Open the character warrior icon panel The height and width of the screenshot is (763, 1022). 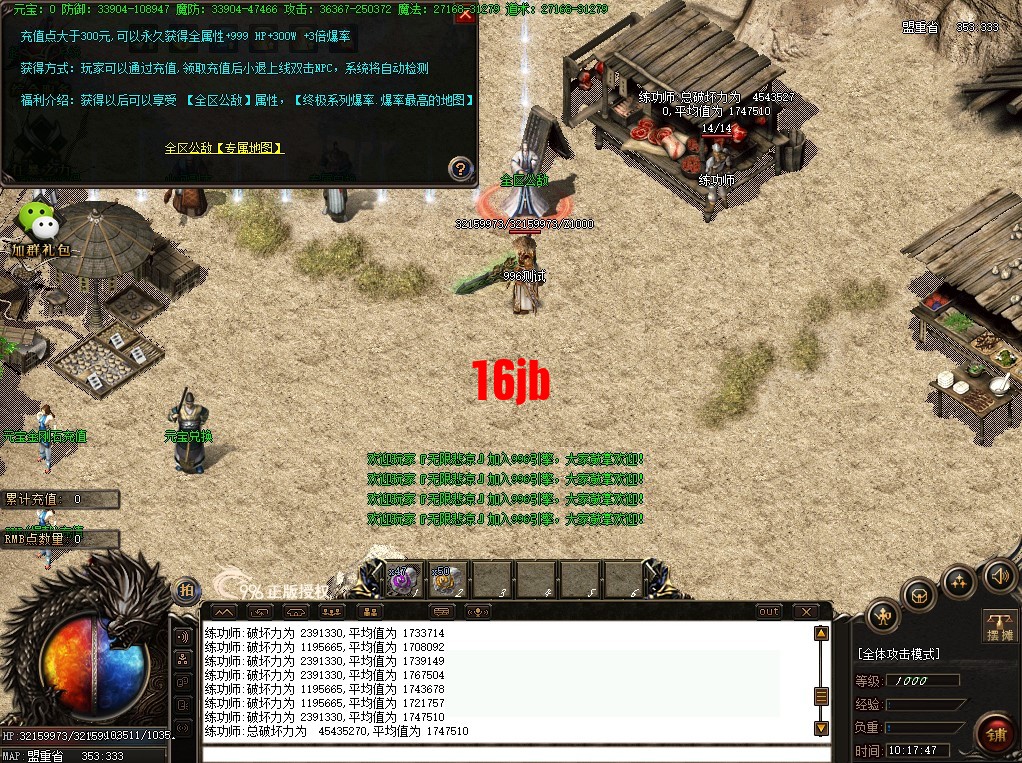883,616
